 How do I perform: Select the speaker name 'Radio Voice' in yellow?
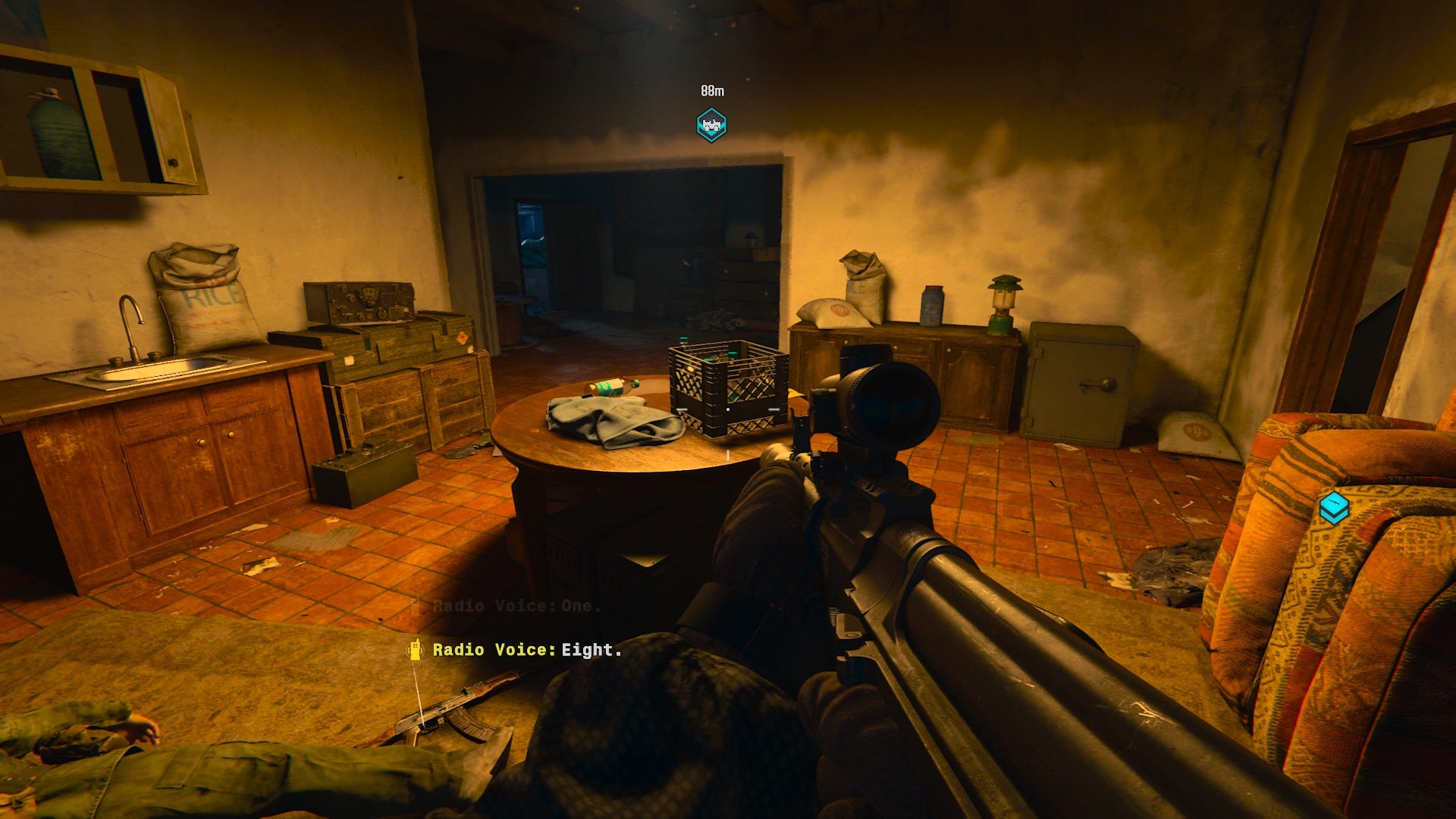[x=489, y=651]
